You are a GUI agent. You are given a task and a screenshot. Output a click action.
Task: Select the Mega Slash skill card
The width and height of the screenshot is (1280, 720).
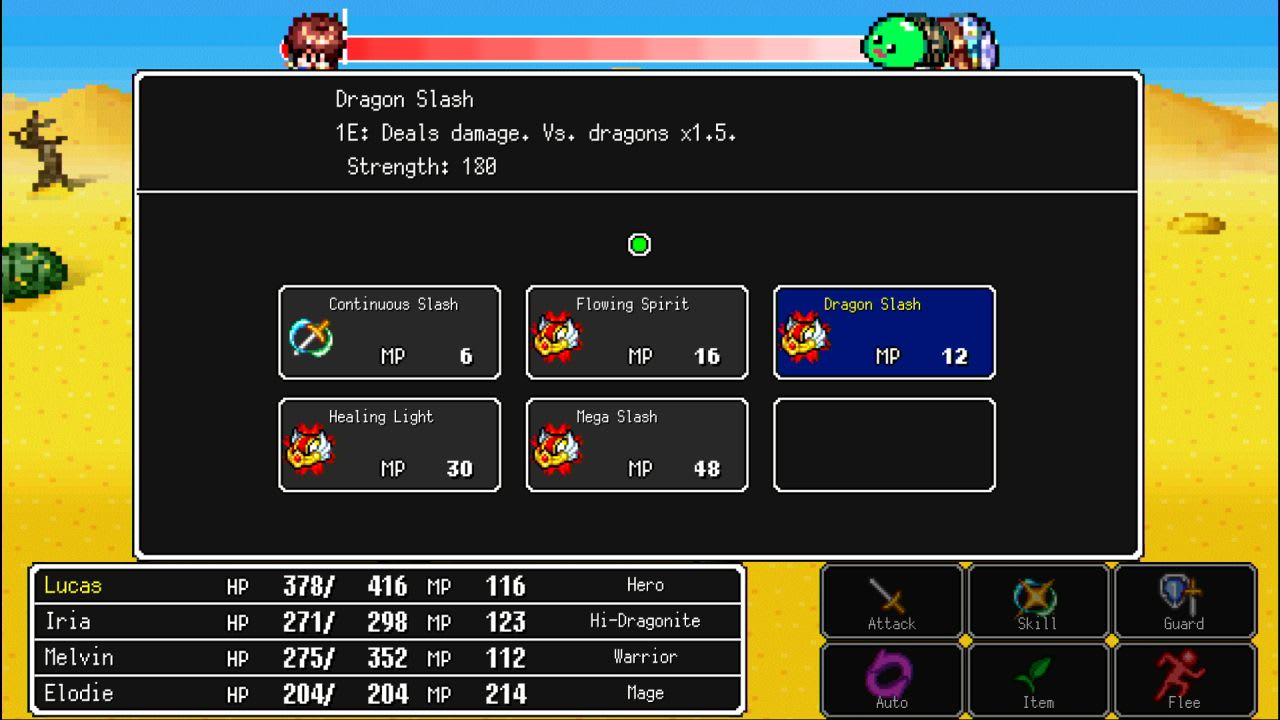click(636, 444)
